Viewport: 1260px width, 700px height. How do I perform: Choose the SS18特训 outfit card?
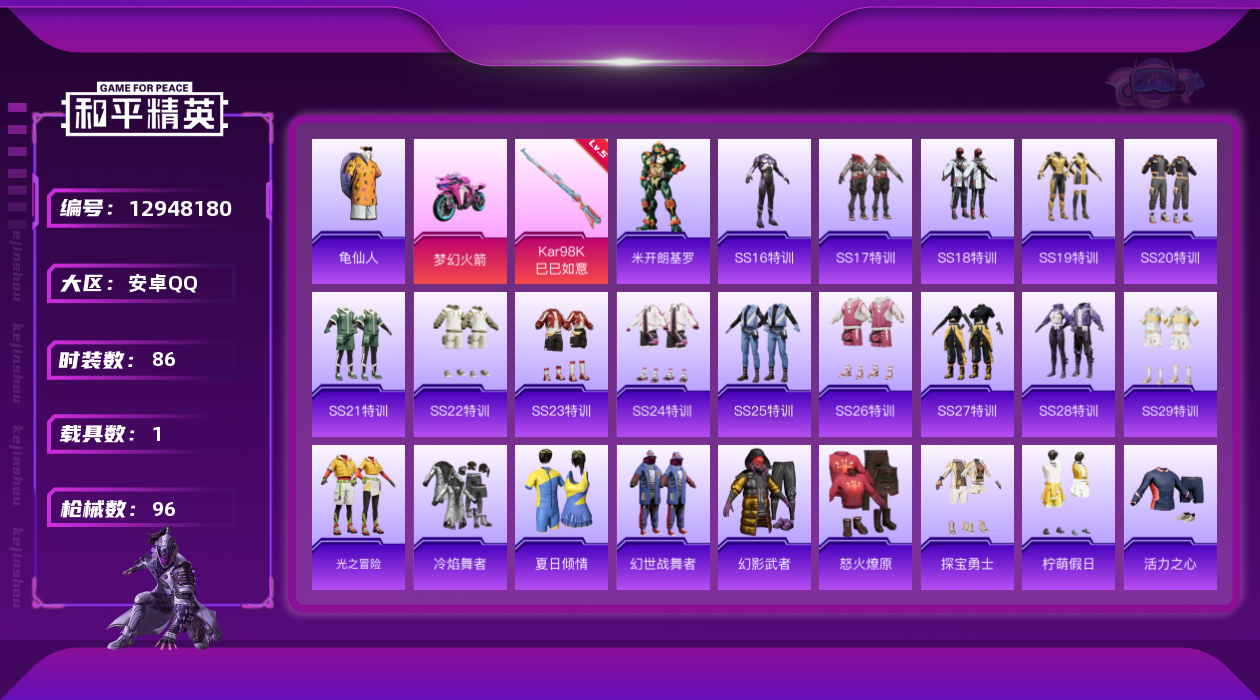click(x=967, y=211)
